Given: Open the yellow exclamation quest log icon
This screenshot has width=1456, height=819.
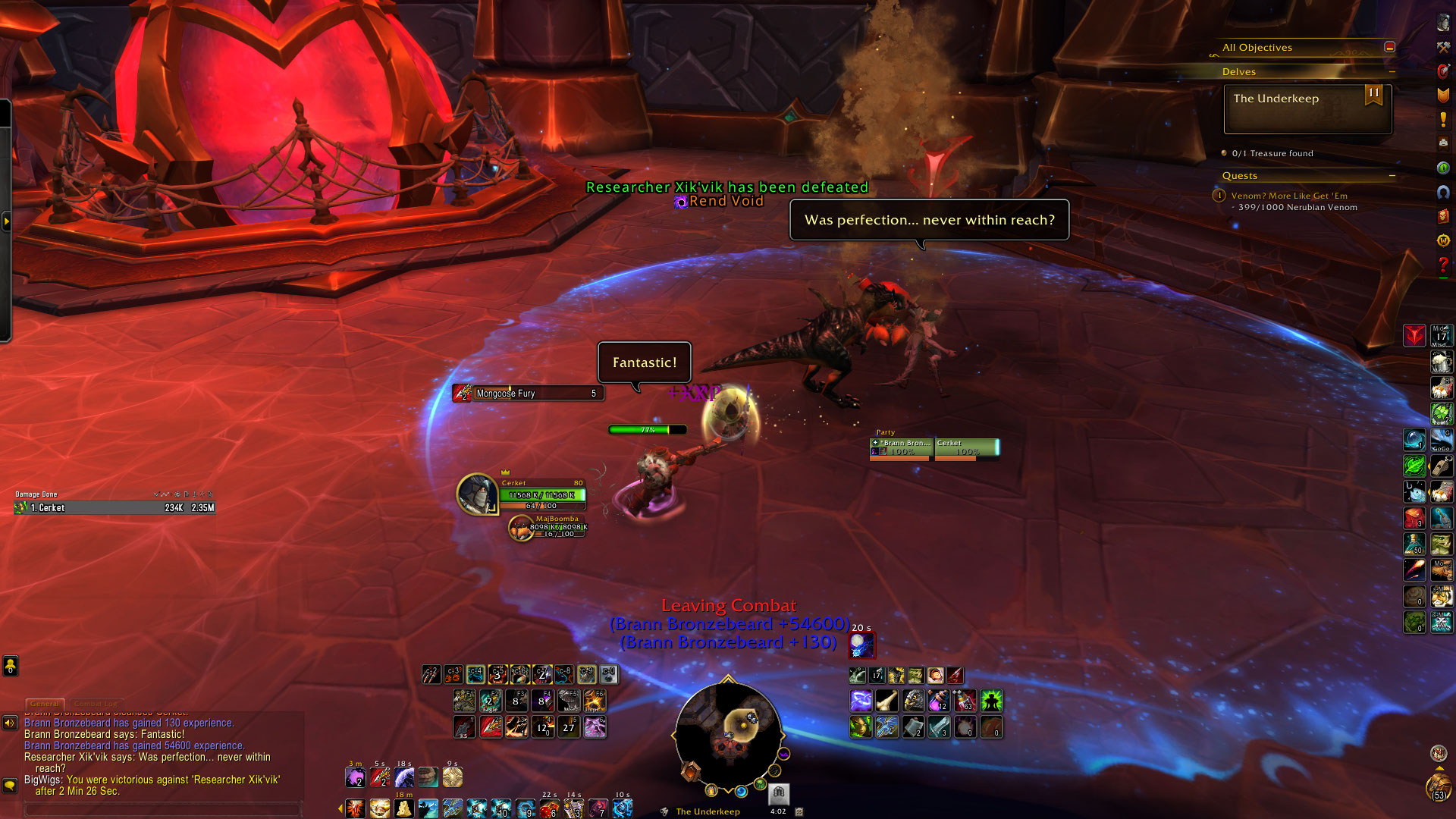Looking at the screenshot, I should point(1443,119).
